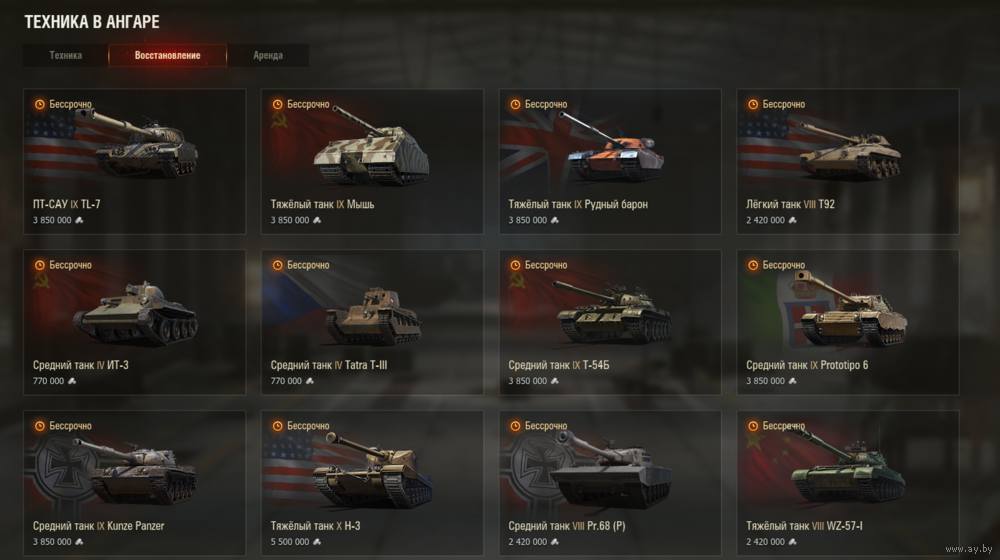This screenshot has width=1000, height=560.
Task: Open the Восстановление tab
Action: tap(168, 56)
